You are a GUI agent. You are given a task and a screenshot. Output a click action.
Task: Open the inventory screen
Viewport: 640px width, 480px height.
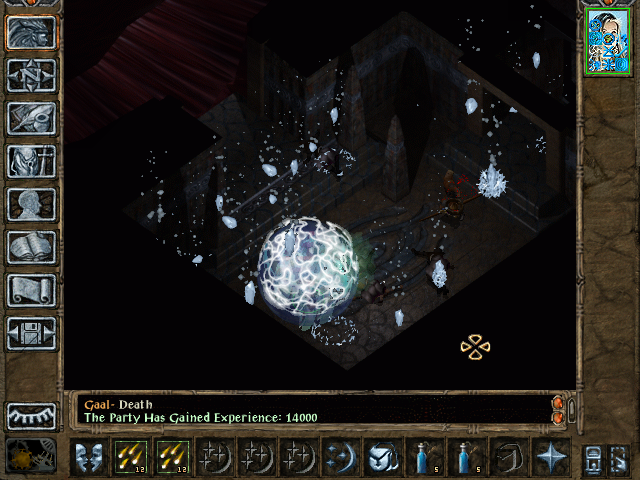32,161
